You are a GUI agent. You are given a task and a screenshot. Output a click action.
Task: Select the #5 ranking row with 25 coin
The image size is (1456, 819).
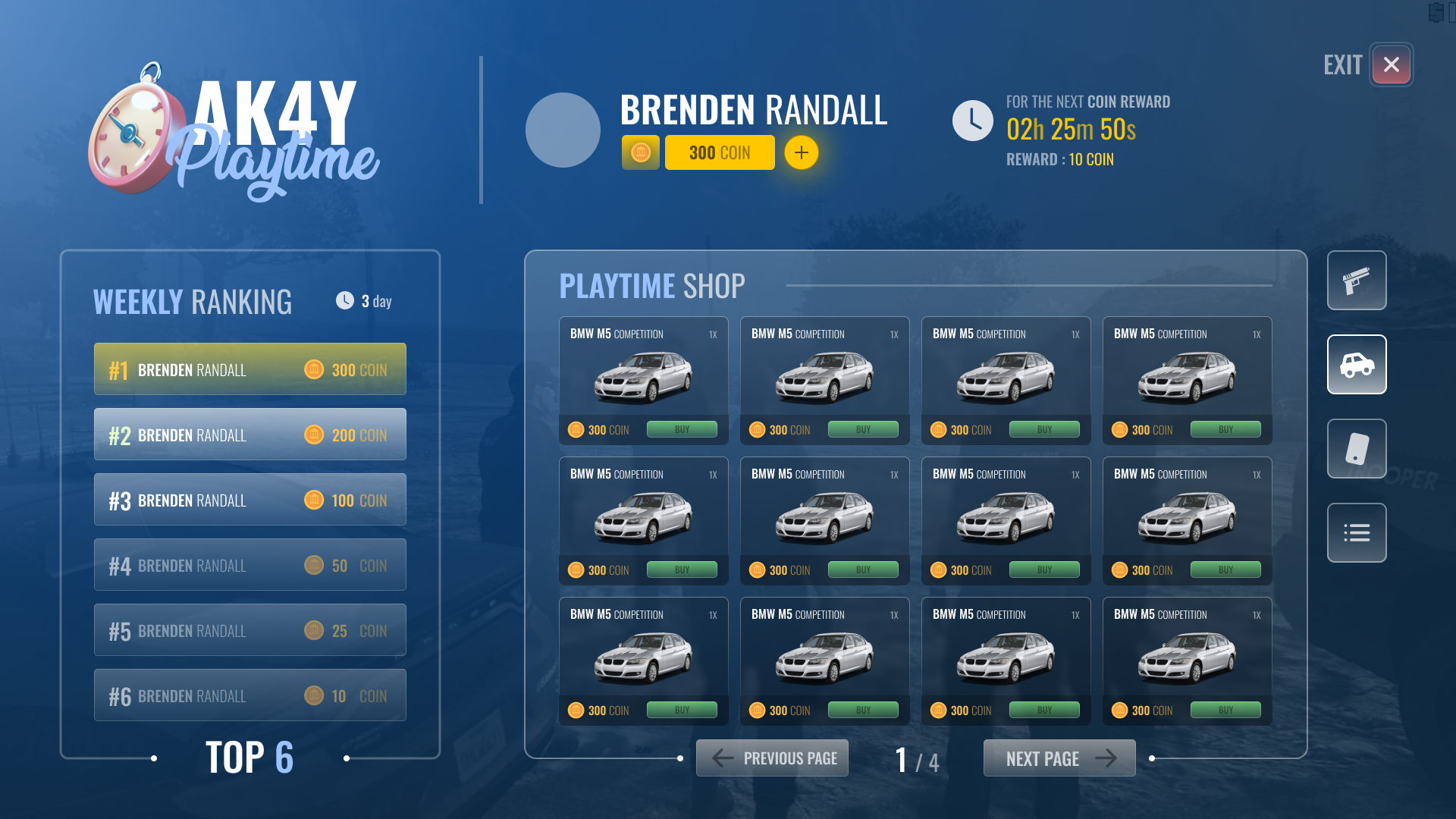249,630
